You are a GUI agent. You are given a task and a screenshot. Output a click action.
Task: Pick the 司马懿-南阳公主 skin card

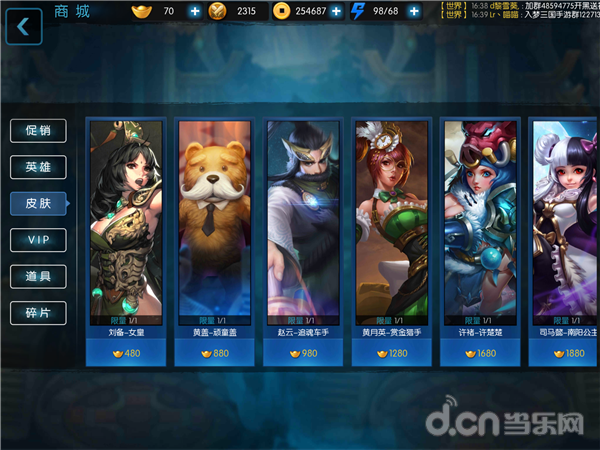click(x=566, y=240)
